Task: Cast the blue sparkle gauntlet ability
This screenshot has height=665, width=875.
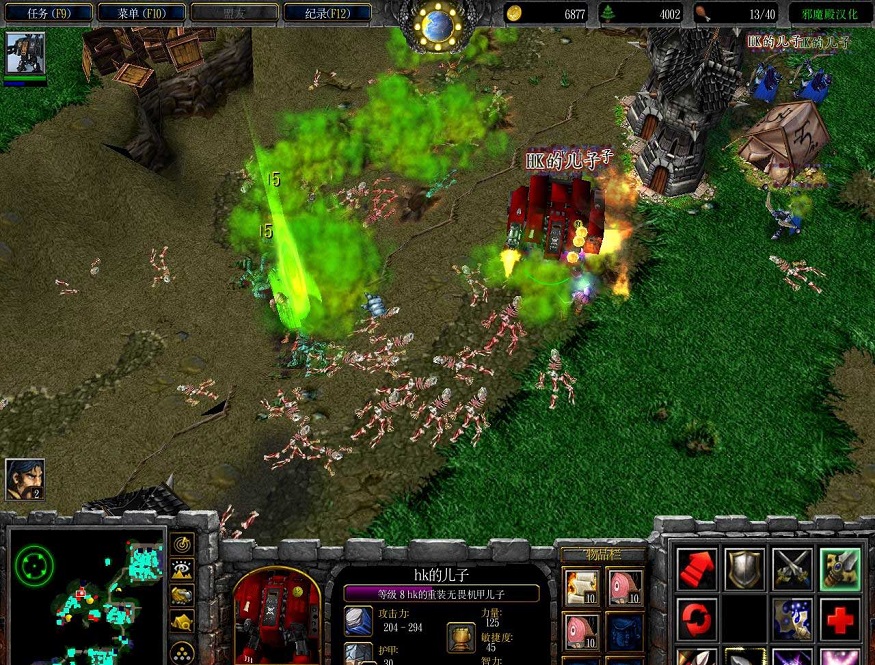Action: click(x=791, y=618)
